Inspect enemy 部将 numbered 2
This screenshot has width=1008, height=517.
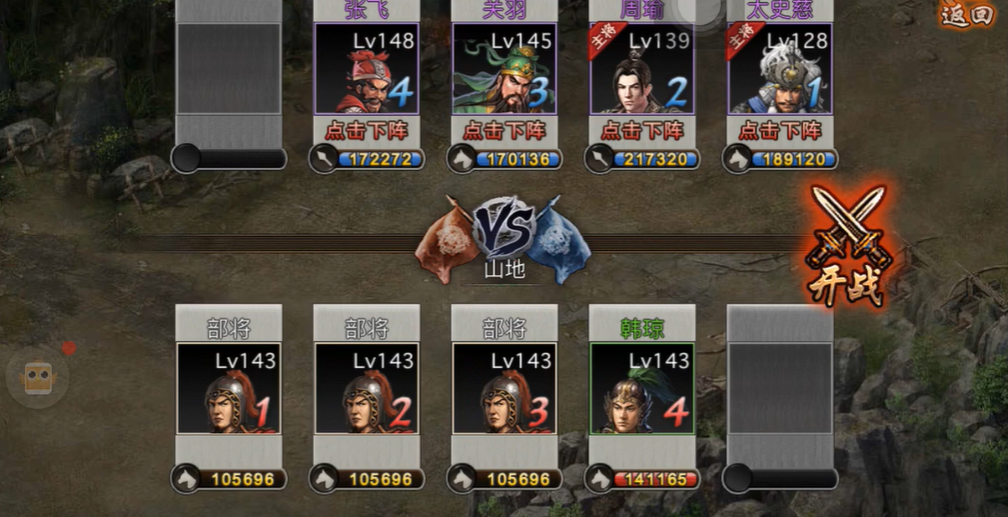tap(366, 388)
